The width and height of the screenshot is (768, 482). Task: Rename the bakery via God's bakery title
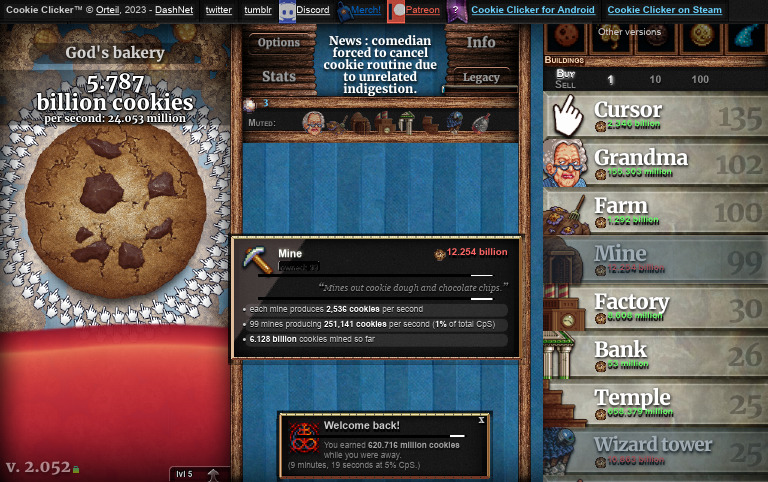(x=114, y=53)
